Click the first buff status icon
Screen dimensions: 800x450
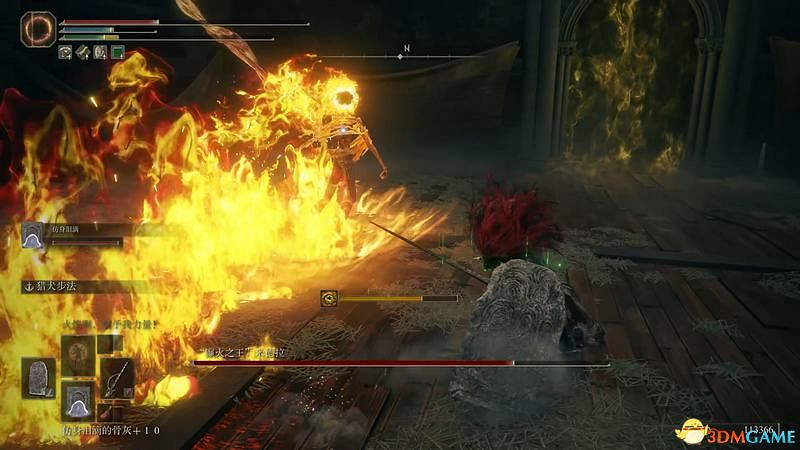[x=65, y=51]
